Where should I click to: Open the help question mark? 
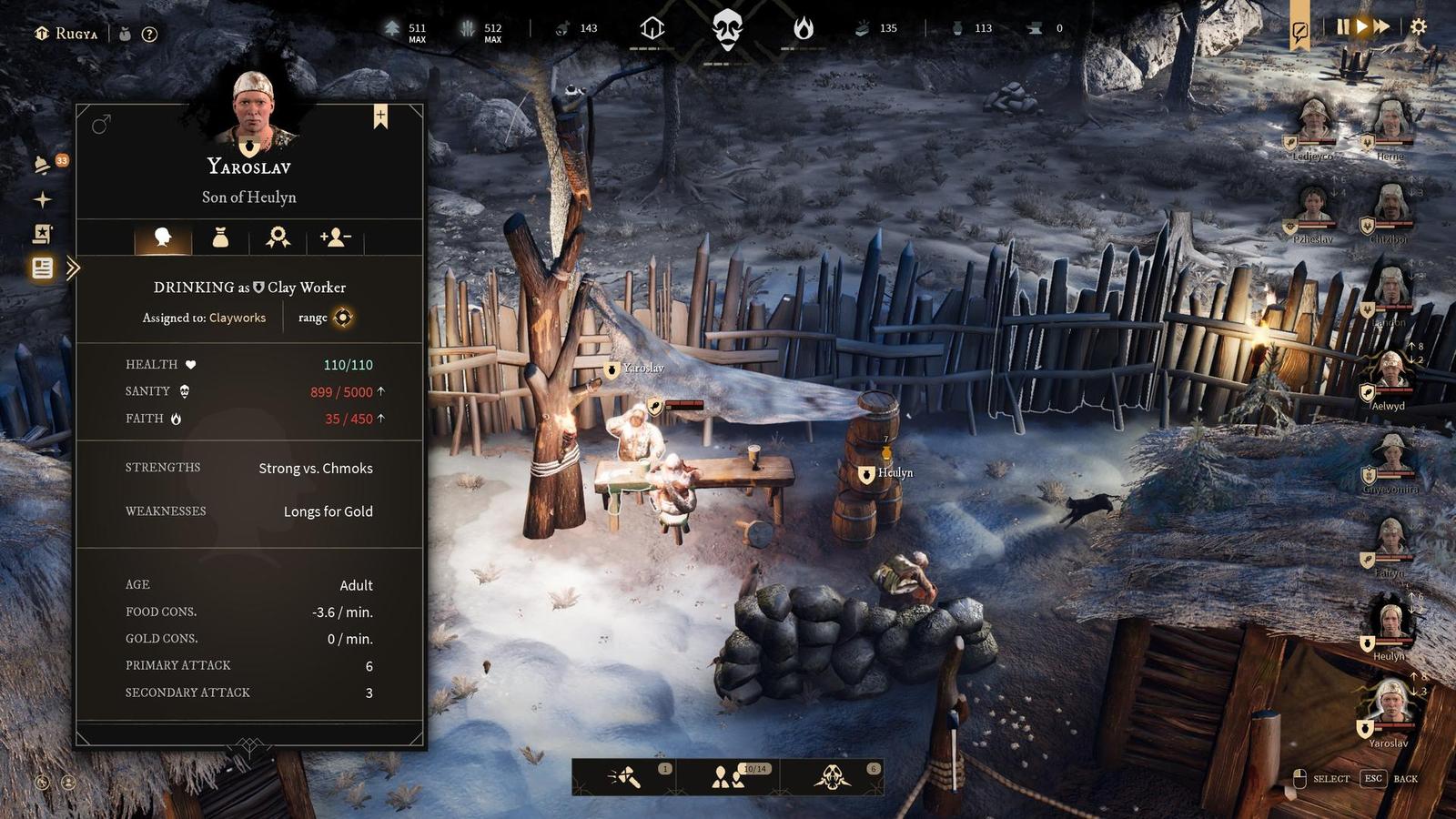click(x=150, y=34)
